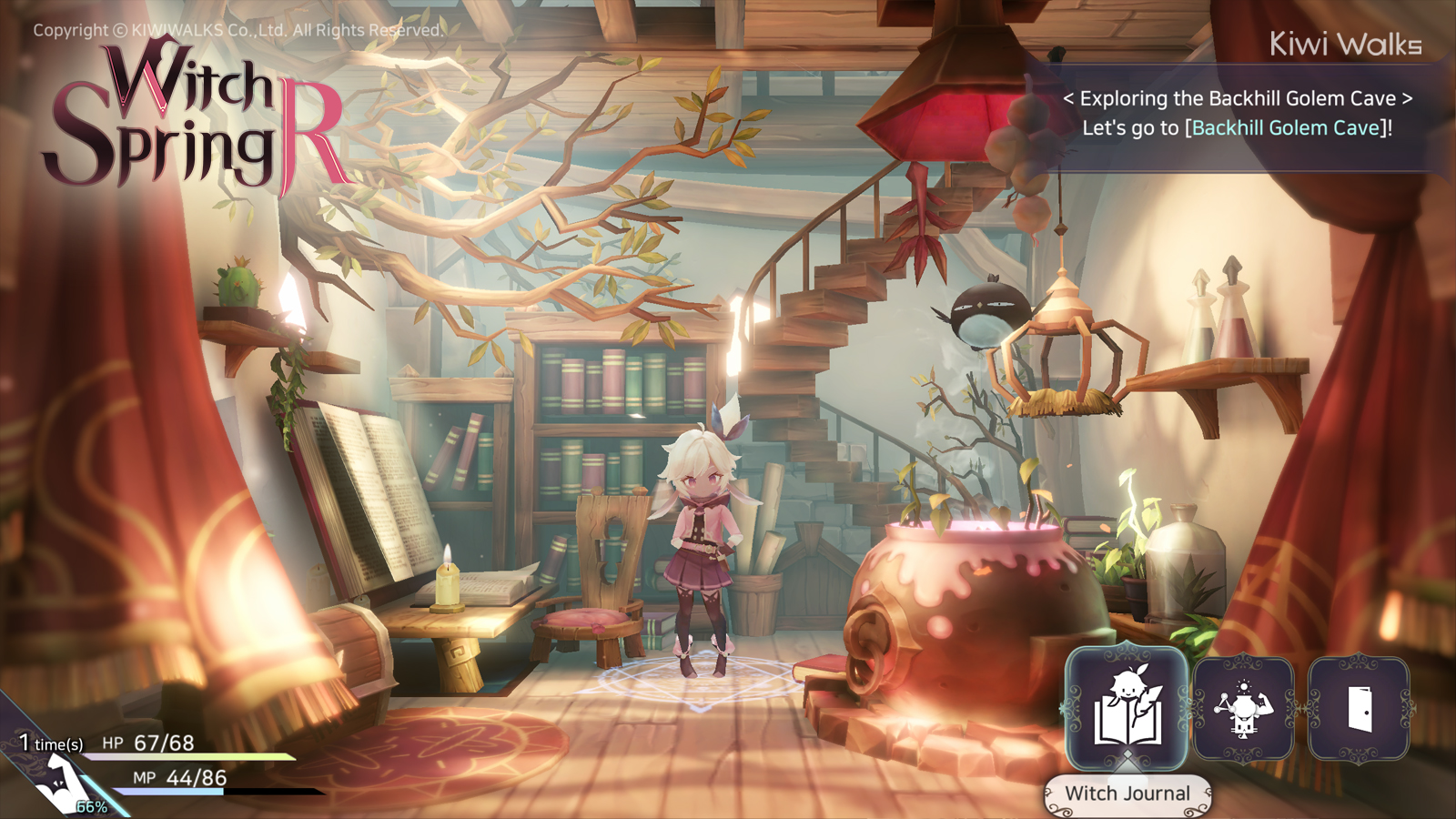This screenshot has height=819, width=1456.
Task: Choose the exit door icon
Action: [1359, 708]
